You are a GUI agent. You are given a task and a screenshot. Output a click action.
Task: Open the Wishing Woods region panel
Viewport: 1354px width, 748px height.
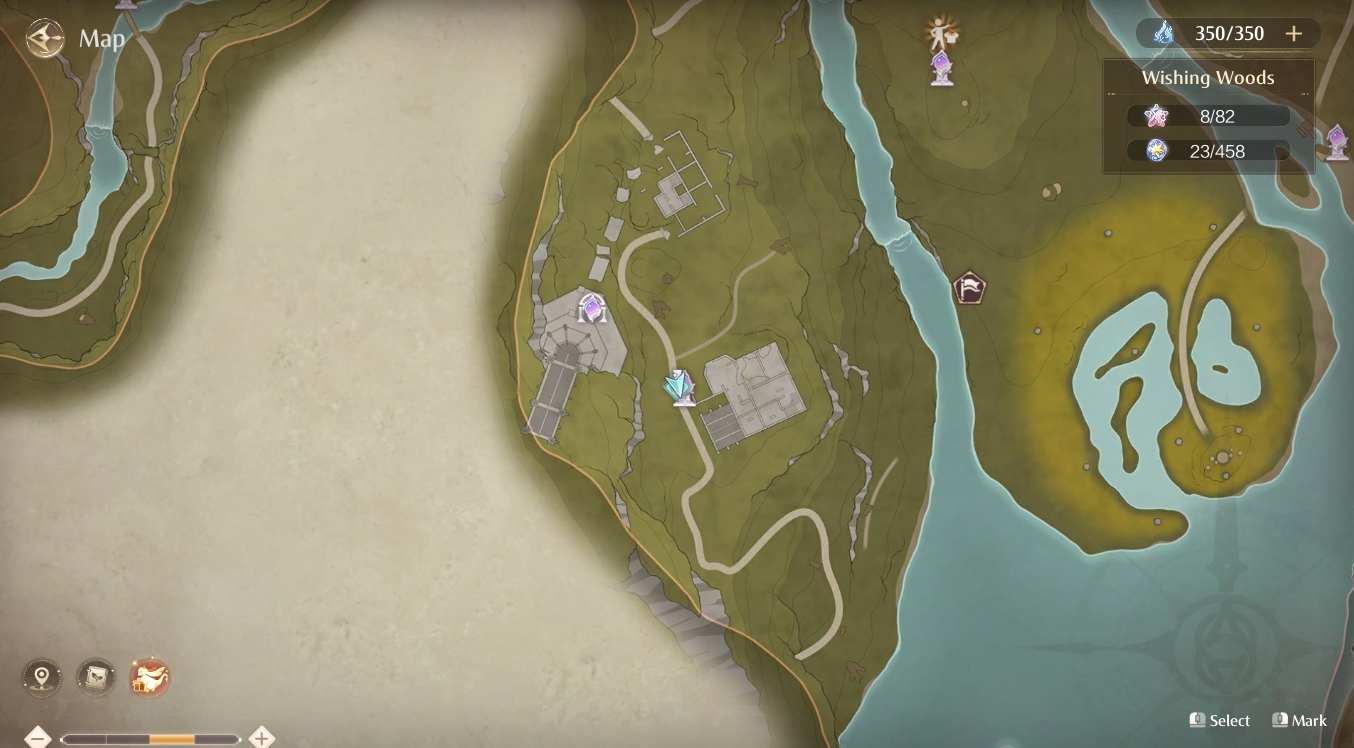pyautogui.click(x=1208, y=77)
